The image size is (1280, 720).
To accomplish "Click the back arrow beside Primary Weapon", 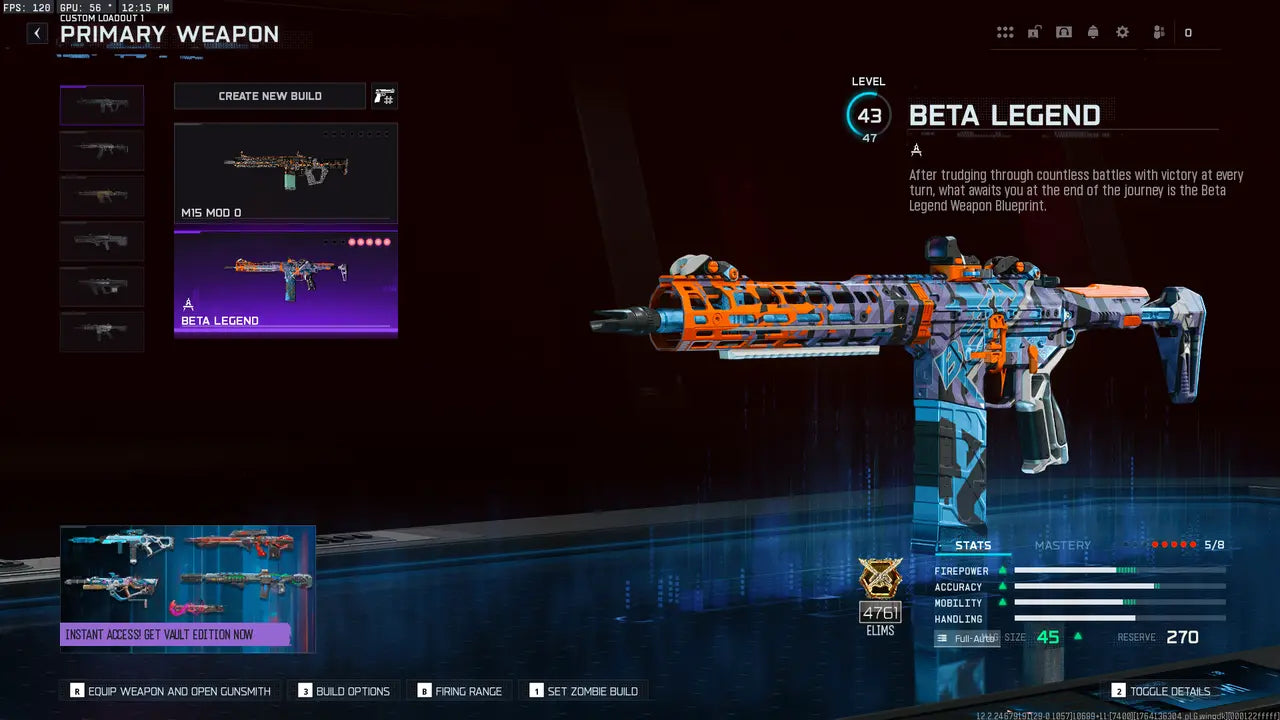I will pyautogui.click(x=36, y=33).
